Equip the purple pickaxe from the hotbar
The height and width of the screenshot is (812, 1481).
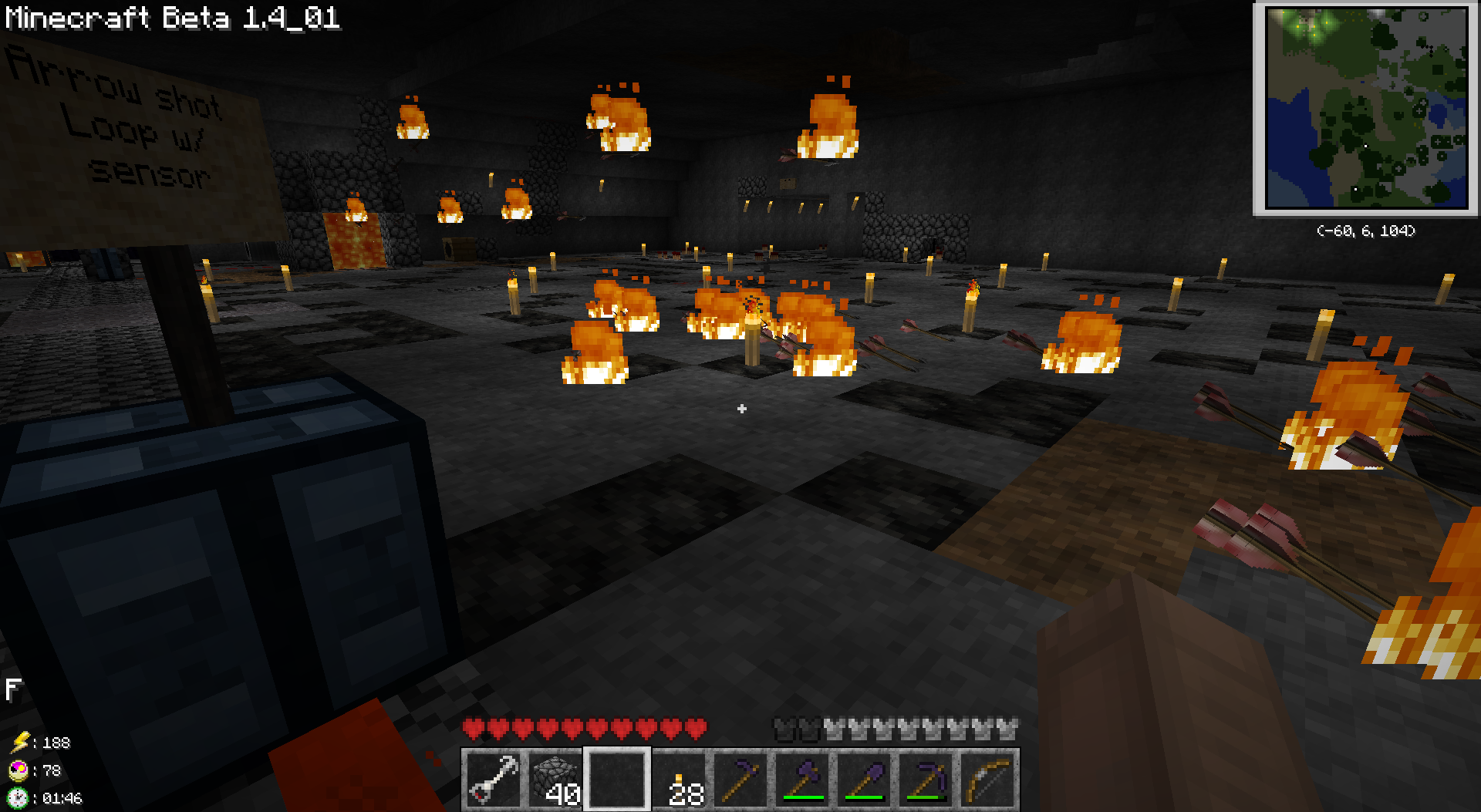926,779
